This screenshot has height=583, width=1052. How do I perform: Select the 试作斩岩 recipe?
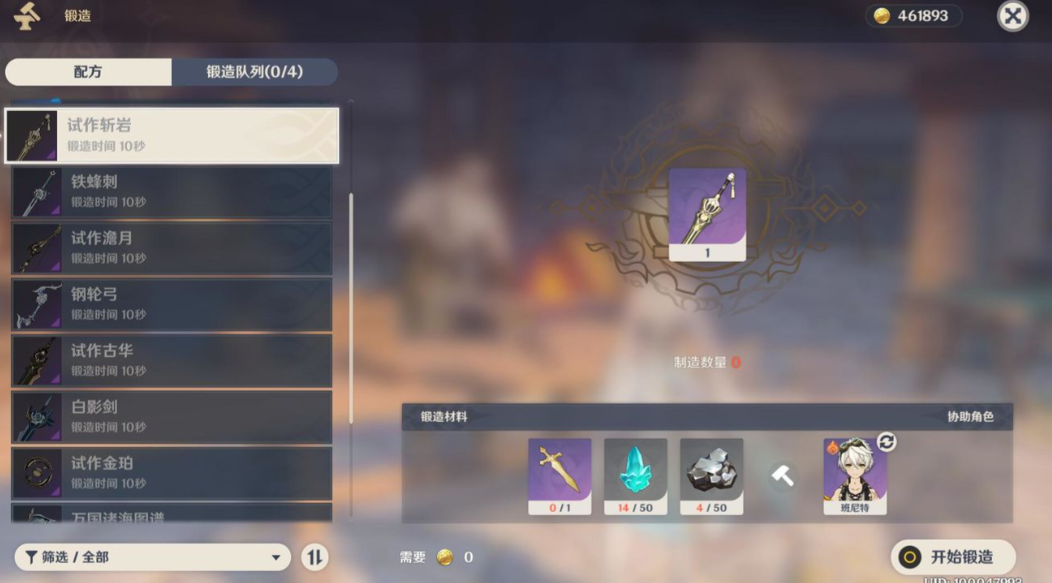pos(172,135)
